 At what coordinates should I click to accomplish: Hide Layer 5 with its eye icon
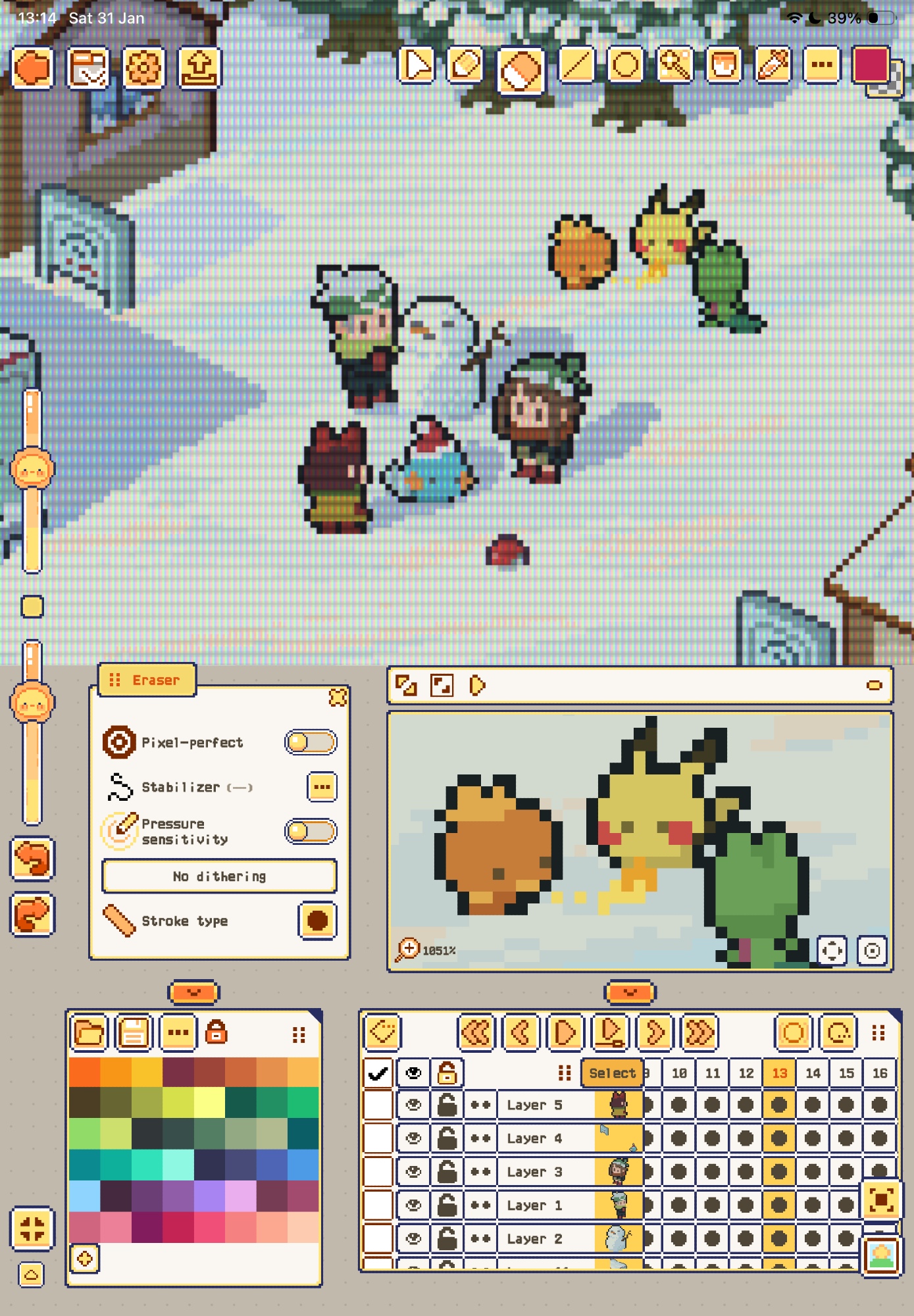pos(413,1105)
